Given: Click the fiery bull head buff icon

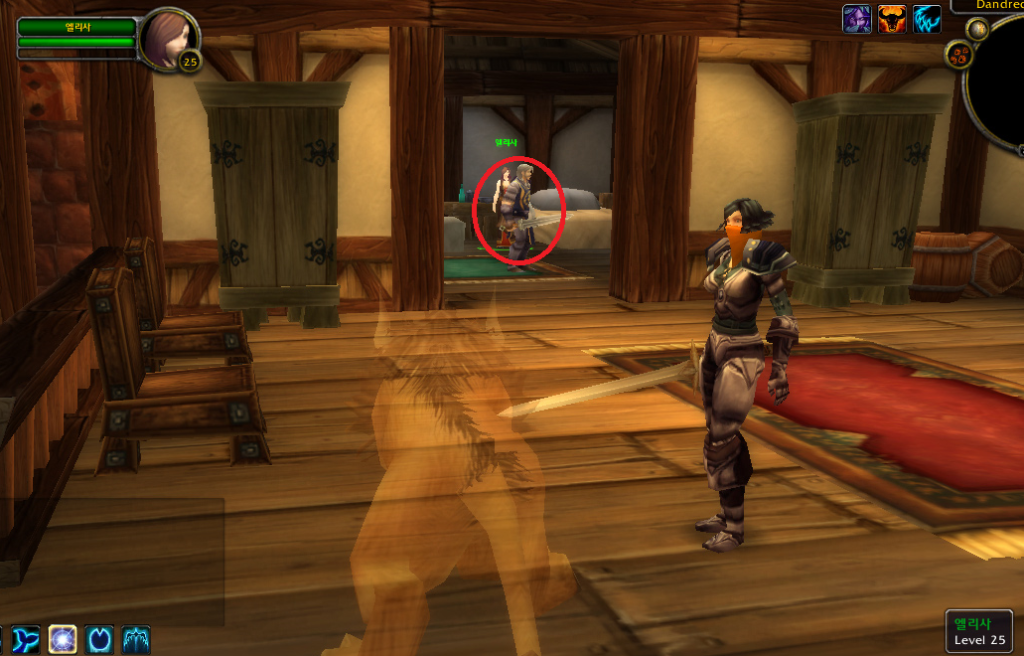Looking at the screenshot, I should click(892, 19).
